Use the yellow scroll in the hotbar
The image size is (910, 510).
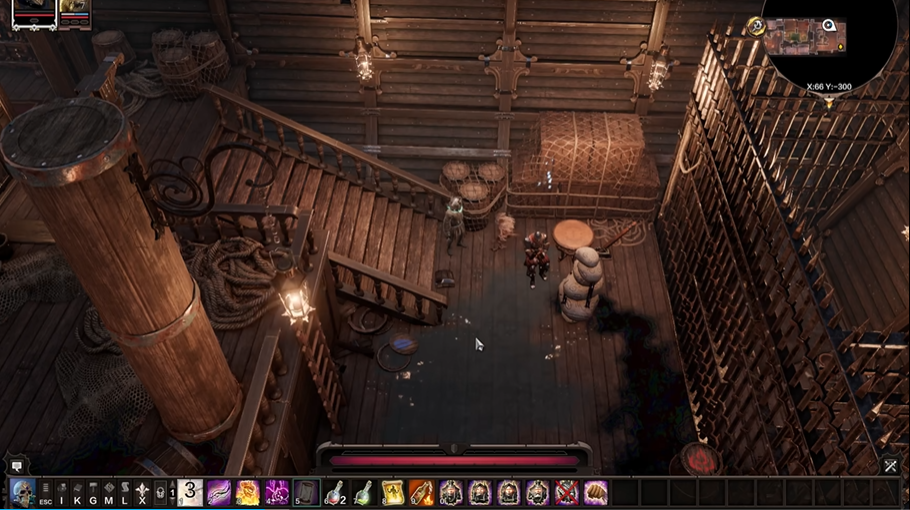[393, 493]
